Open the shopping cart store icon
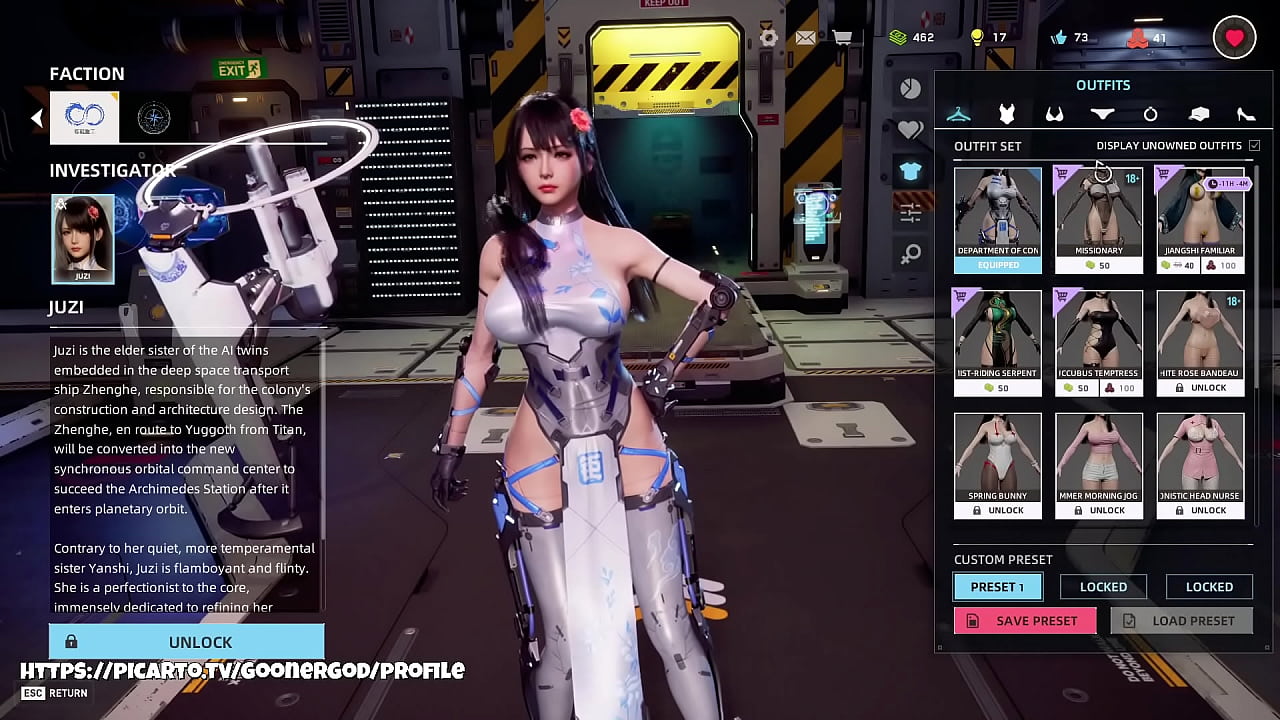 point(843,38)
